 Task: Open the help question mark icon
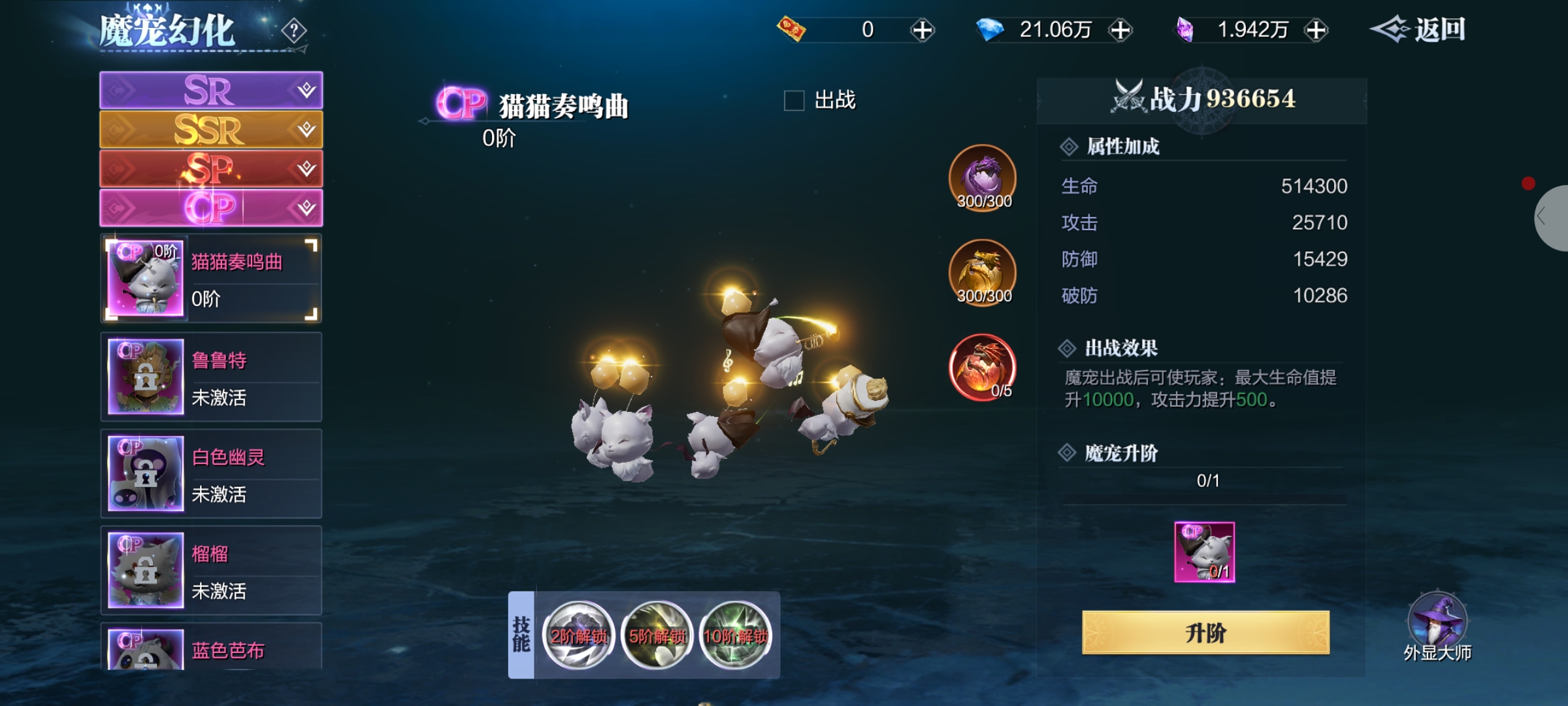pos(294,30)
